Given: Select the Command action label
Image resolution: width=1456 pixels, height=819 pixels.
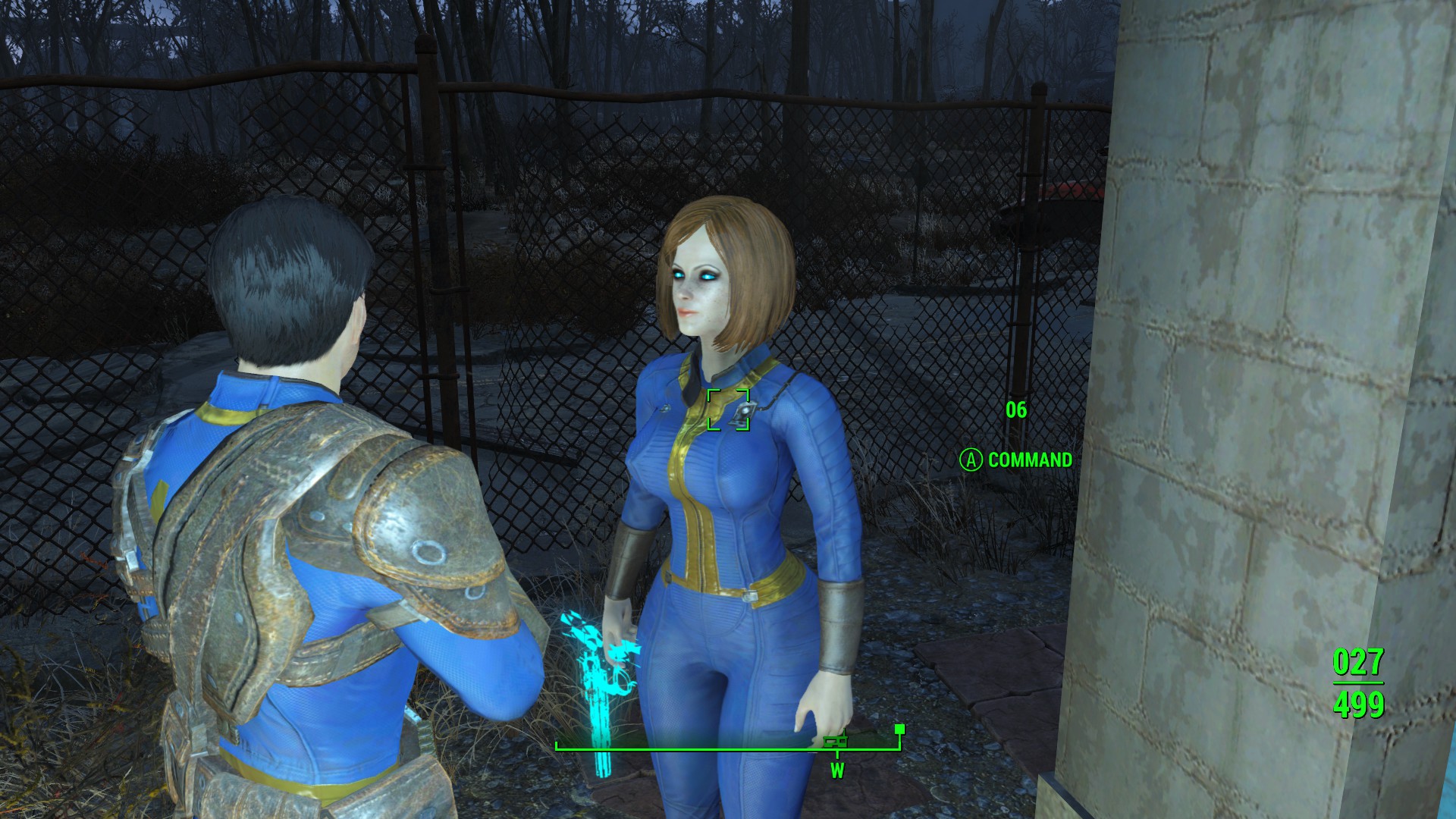Looking at the screenshot, I should click(x=1029, y=460).
